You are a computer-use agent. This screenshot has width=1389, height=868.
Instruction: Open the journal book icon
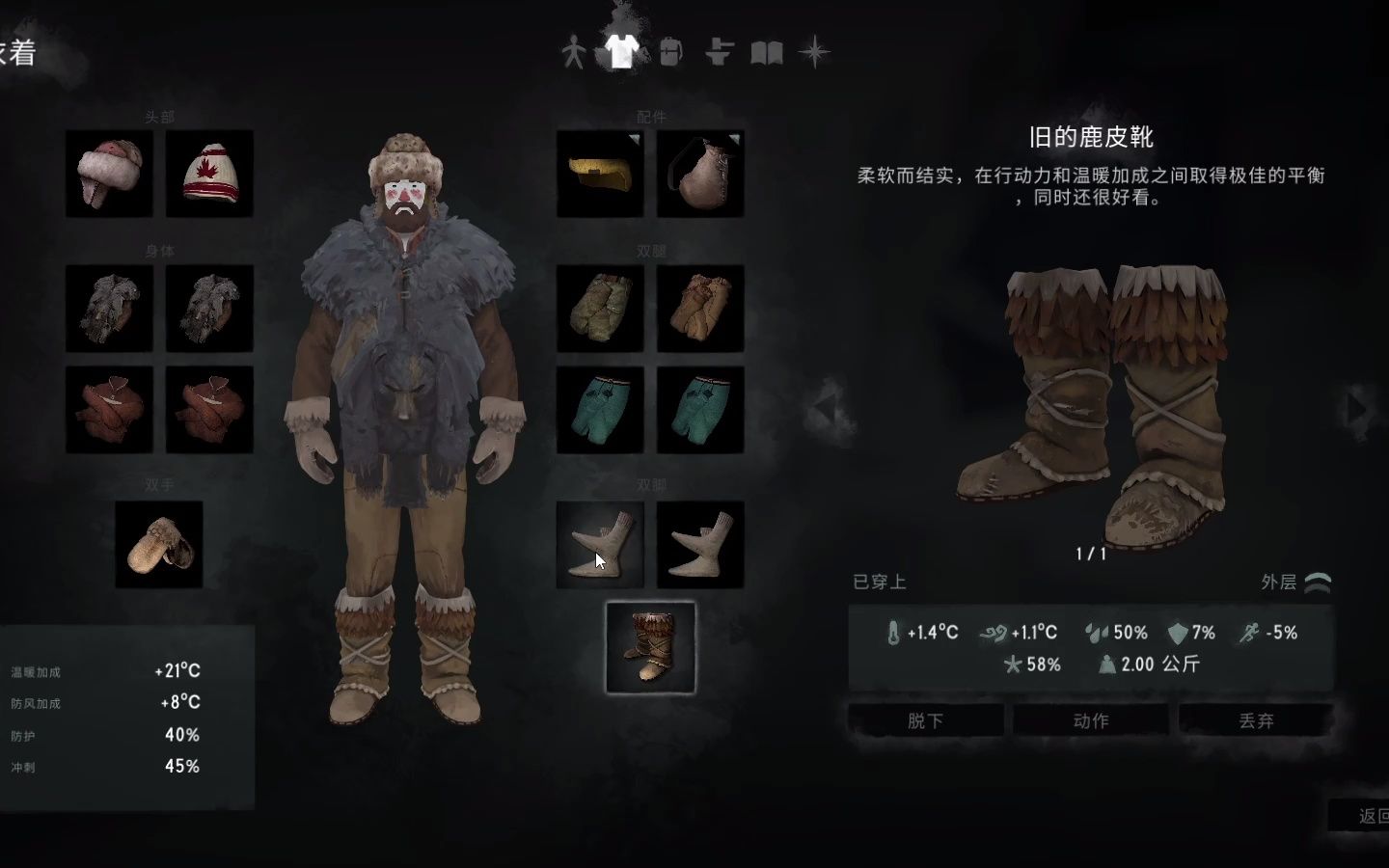click(x=767, y=53)
